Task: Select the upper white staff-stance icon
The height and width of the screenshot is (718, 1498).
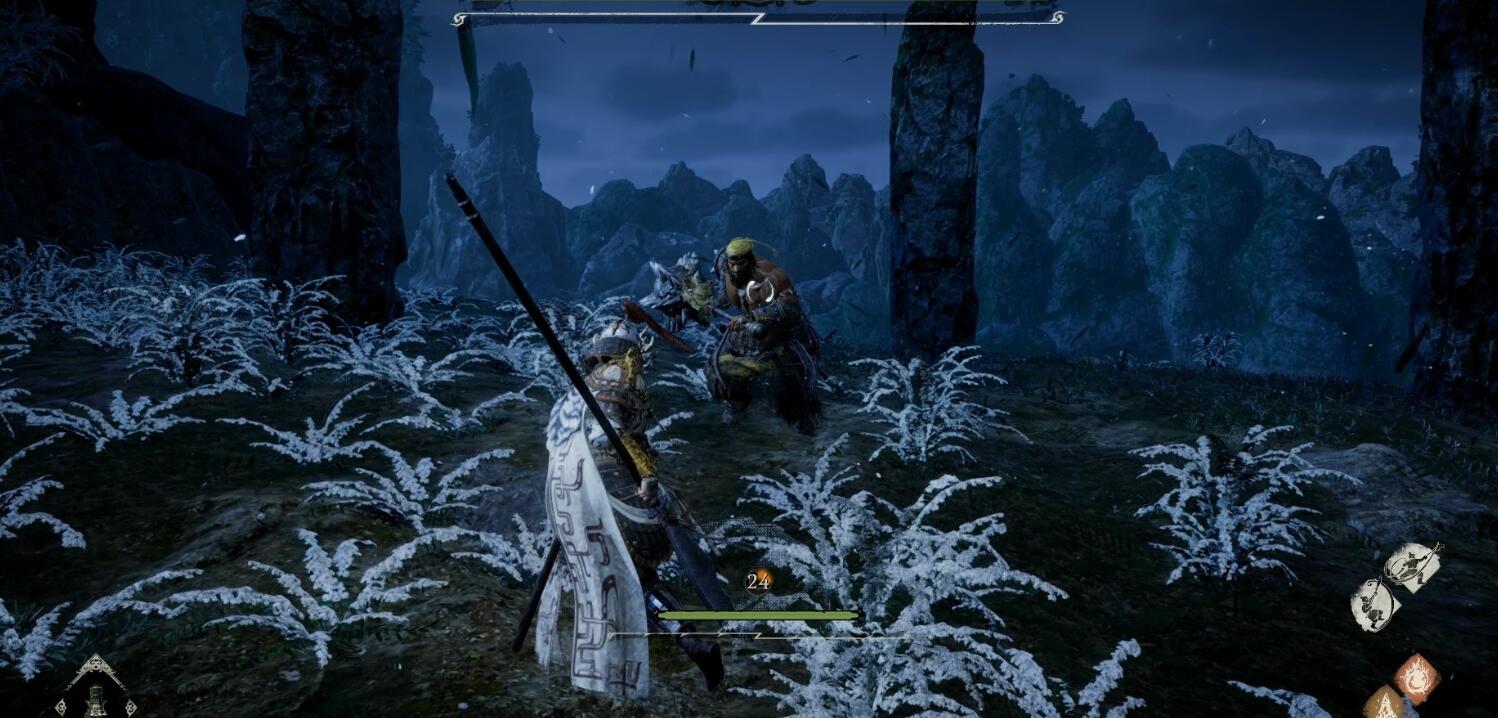Action: 1412,568
